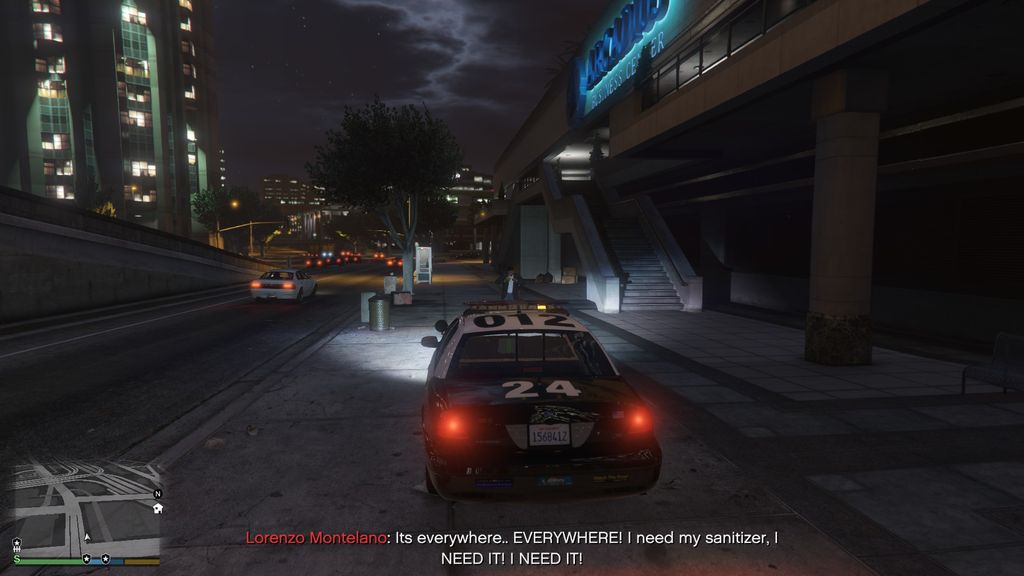Click the north compass marker on minimap

click(157, 494)
